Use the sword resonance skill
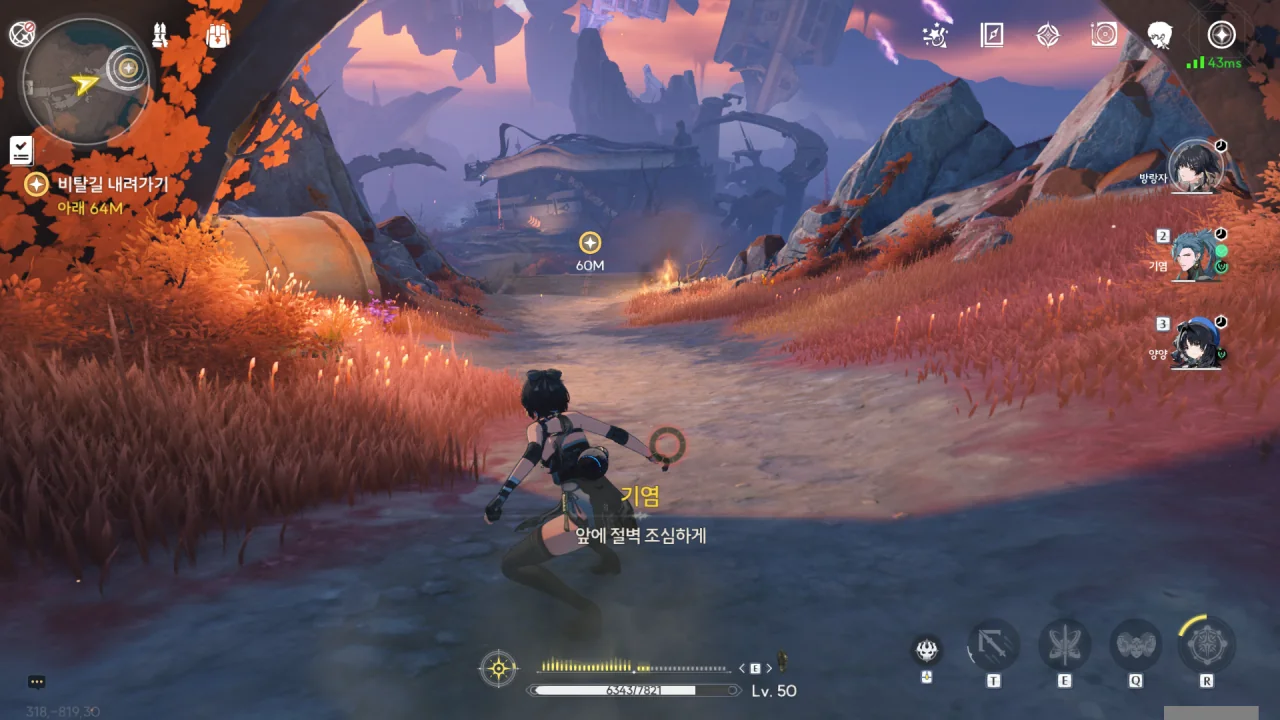Screen dimensions: 1280x720 click(x=1064, y=646)
